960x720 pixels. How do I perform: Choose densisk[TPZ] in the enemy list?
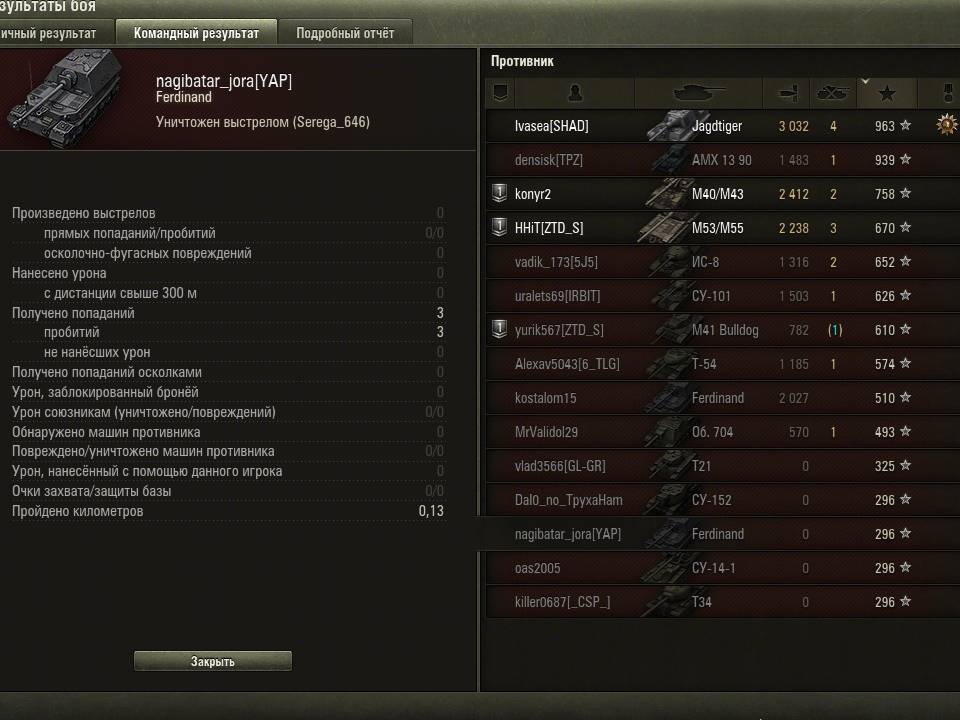point(549,160)
